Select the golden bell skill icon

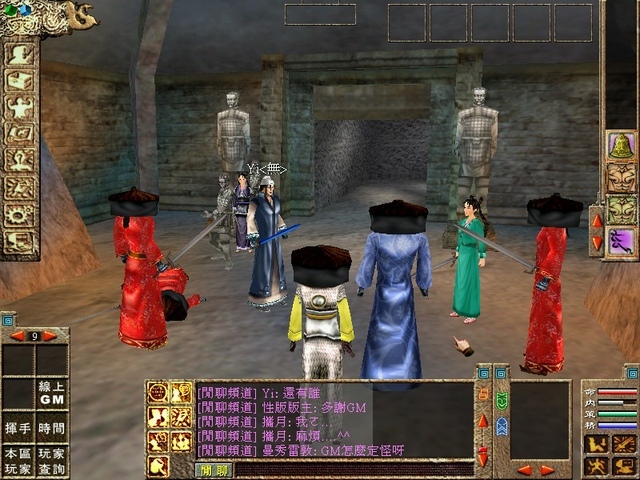coord(621,146)
